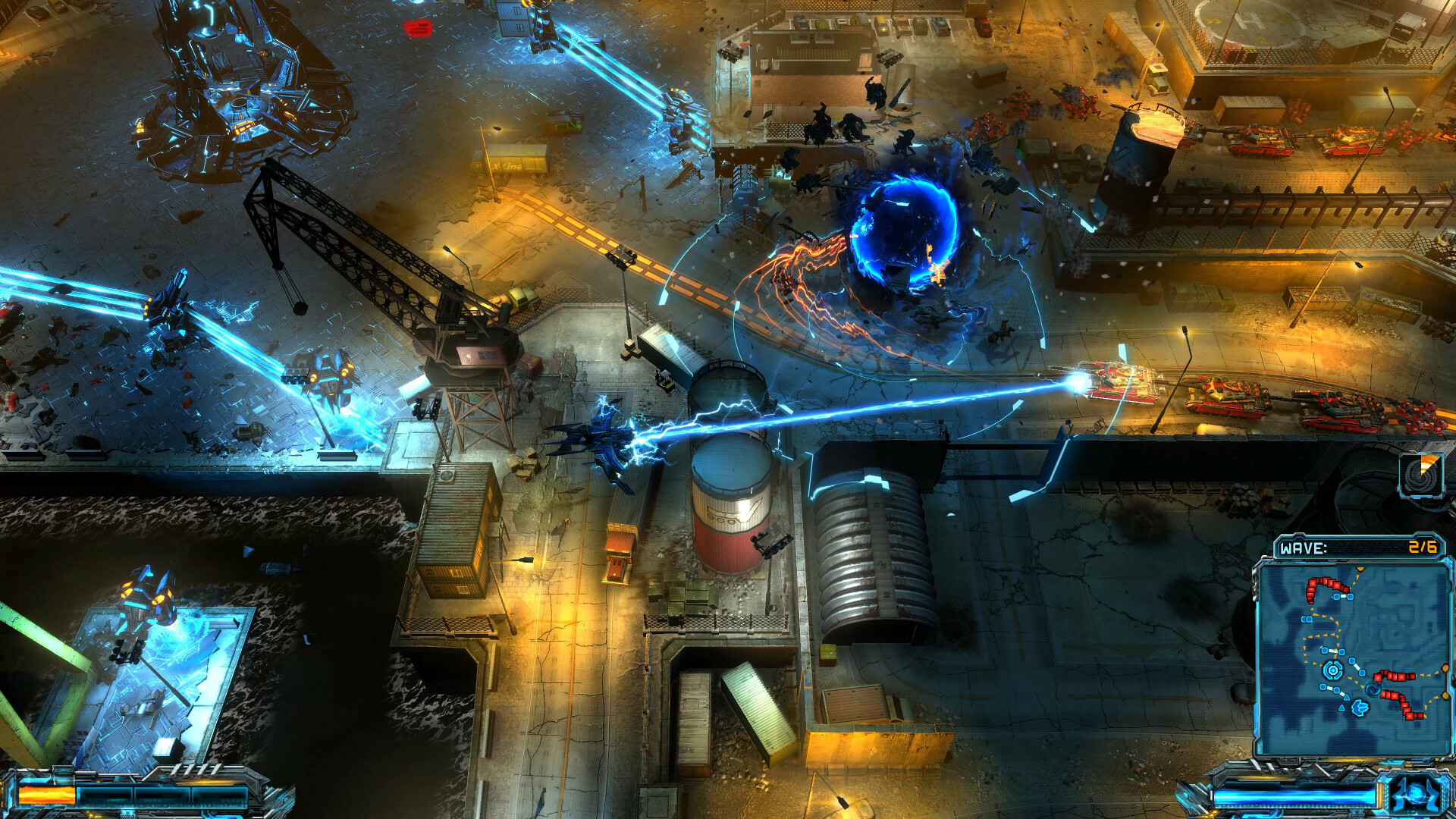The width and height of the screenshot is (1456, 819).
Task: Click the third empty weapon slot in the bottom-left HUD
Action: (x=161, y=795)
